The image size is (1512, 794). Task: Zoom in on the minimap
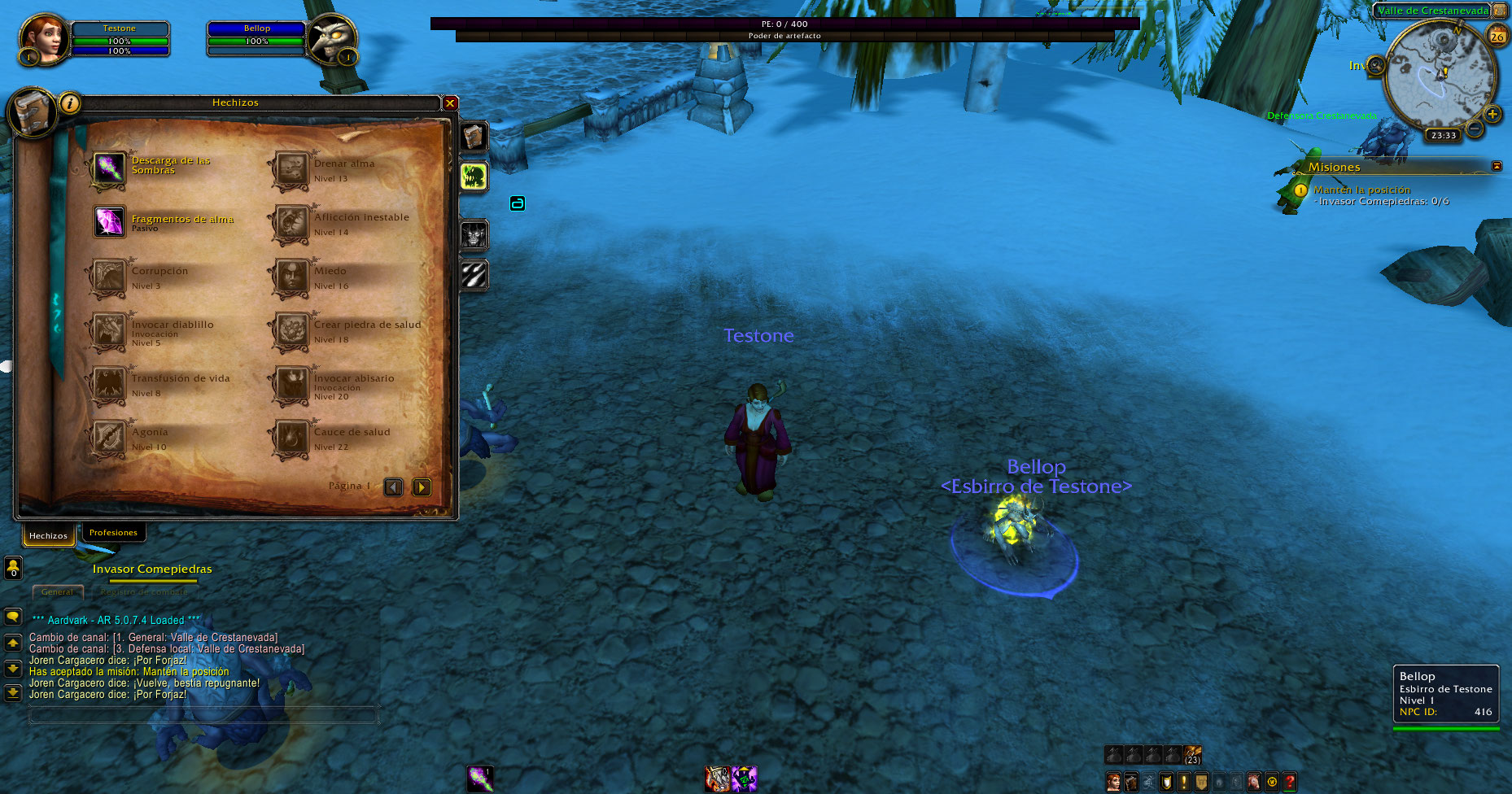[x=1492, y=115]
